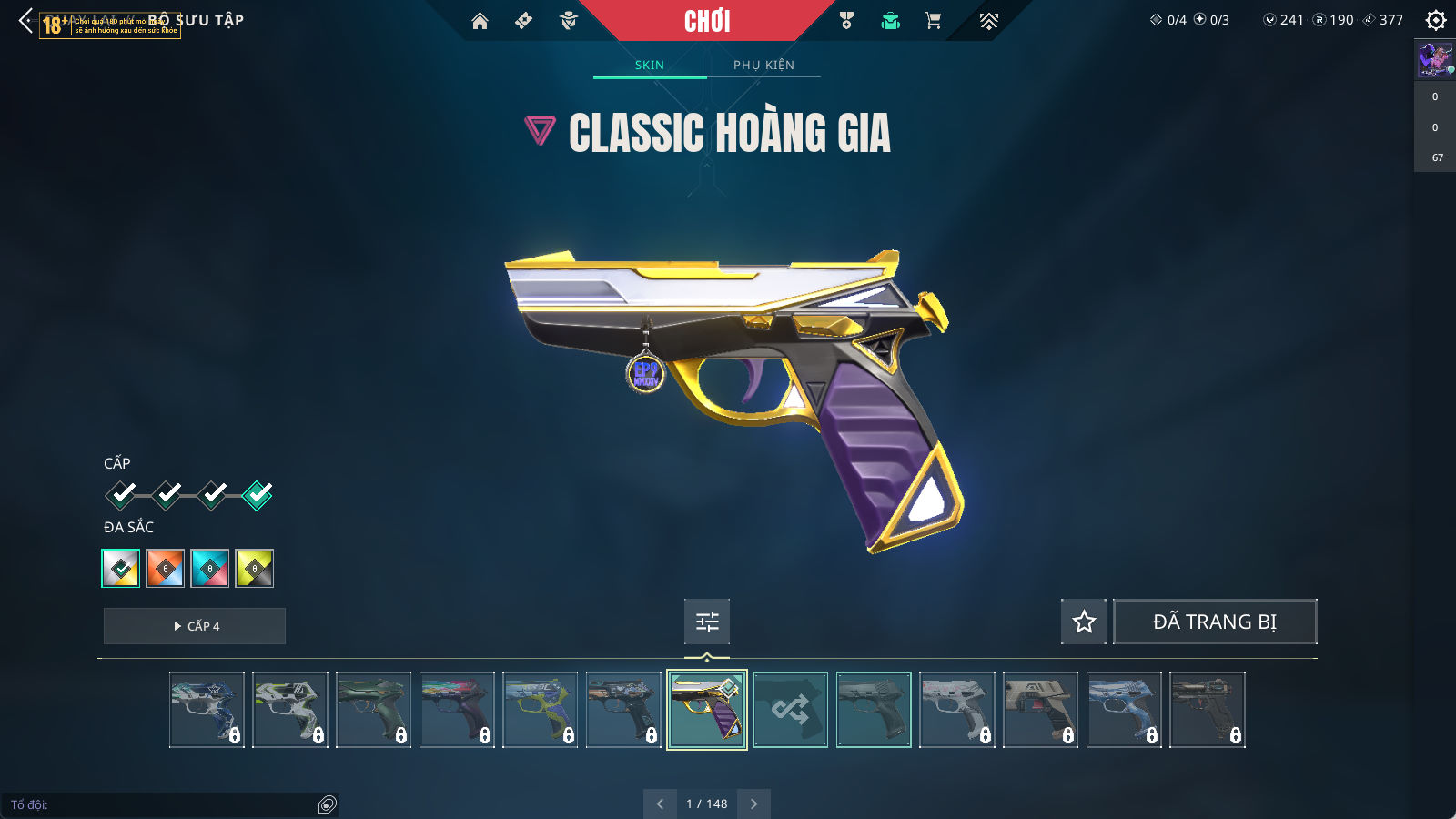Click the red CHƠI play button
The width and height of the screenshot is (1456, 819).
coord(707,21)
